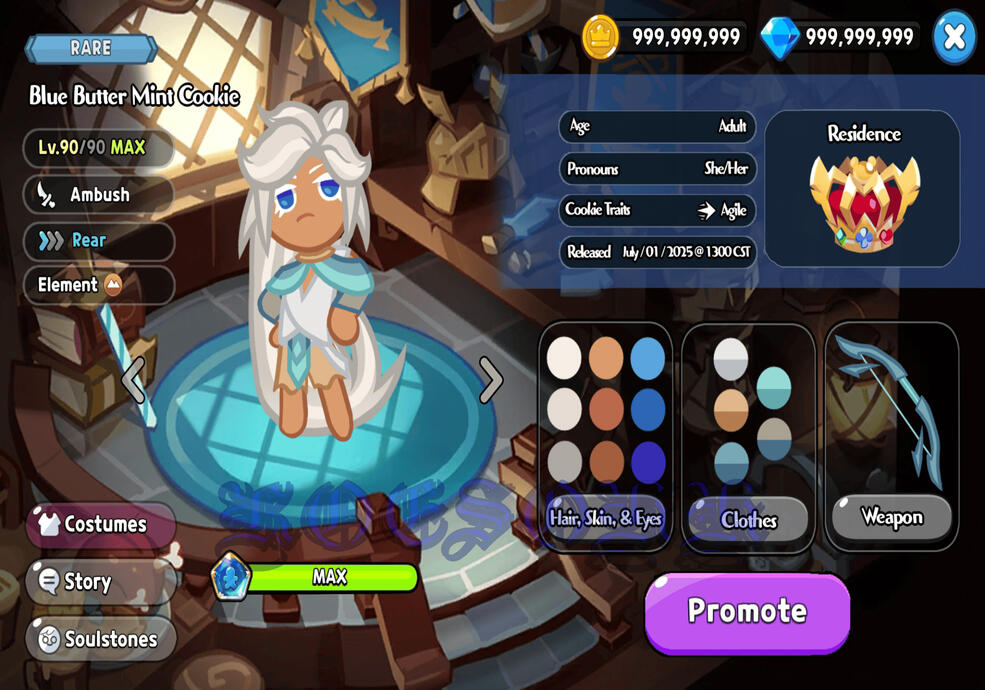Show the previous cookie with the left arrow
This screenshot has width=985, height=690.
tap(133, 379)
